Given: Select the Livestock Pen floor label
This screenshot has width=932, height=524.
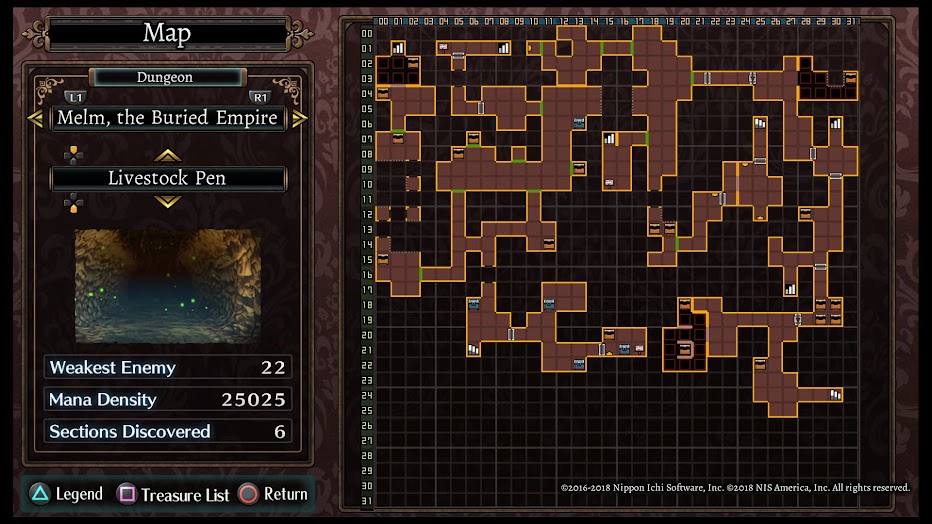Looking at the screenshot, I should point(167,179).
